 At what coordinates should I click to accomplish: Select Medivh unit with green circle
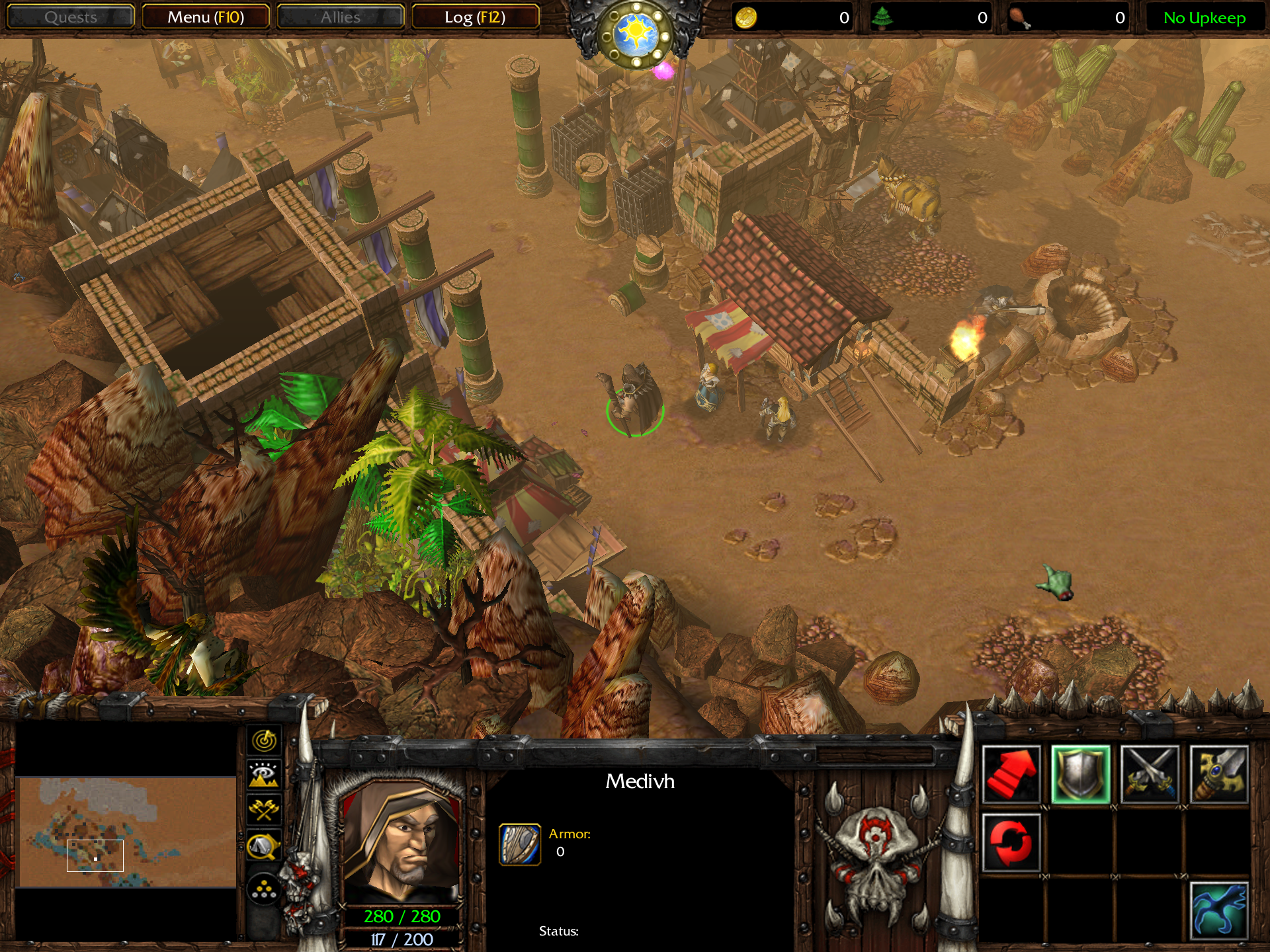click(x=633, y=399)
